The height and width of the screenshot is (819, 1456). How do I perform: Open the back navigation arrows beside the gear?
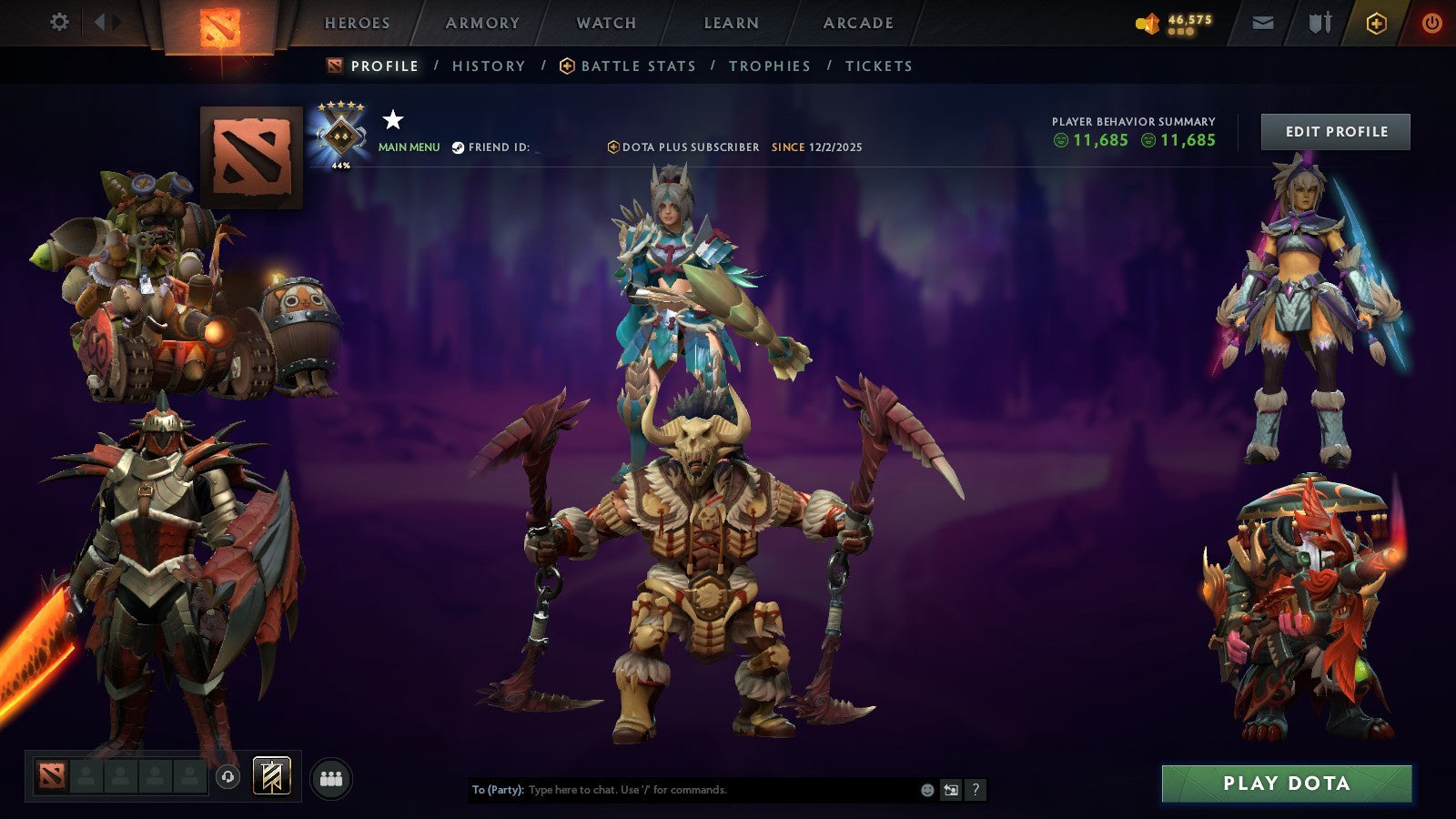[x=103, y=21]
